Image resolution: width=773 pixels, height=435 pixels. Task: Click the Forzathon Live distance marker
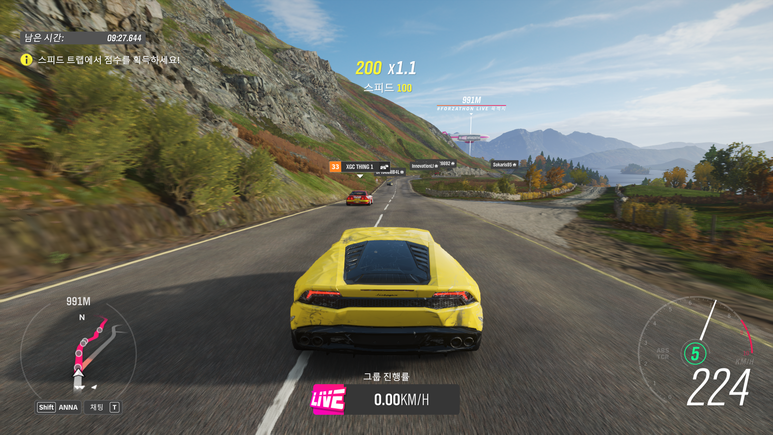[x=472, y=103]
